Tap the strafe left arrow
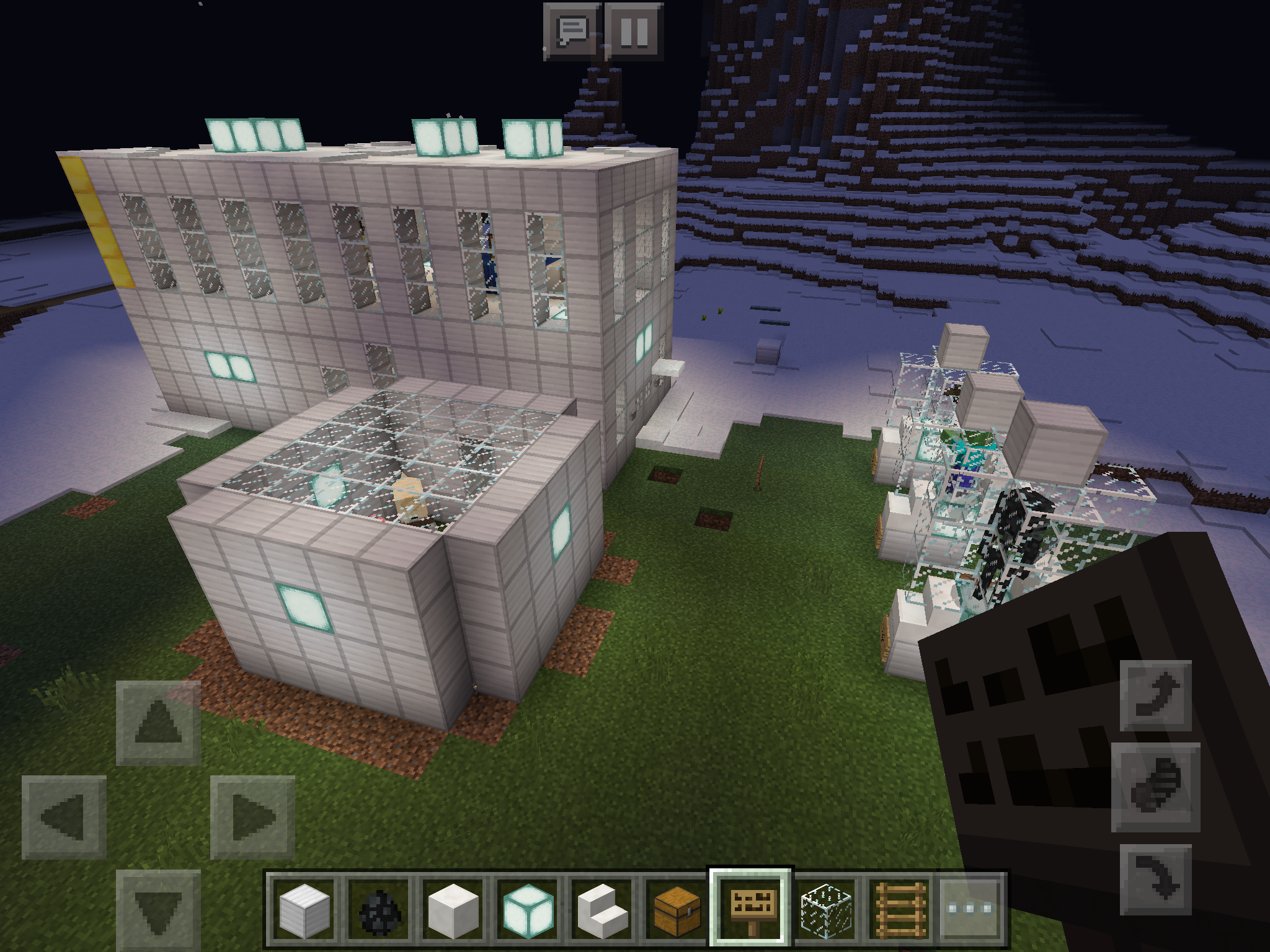This screenshot has width=1270, height=952. pos(64,817)
